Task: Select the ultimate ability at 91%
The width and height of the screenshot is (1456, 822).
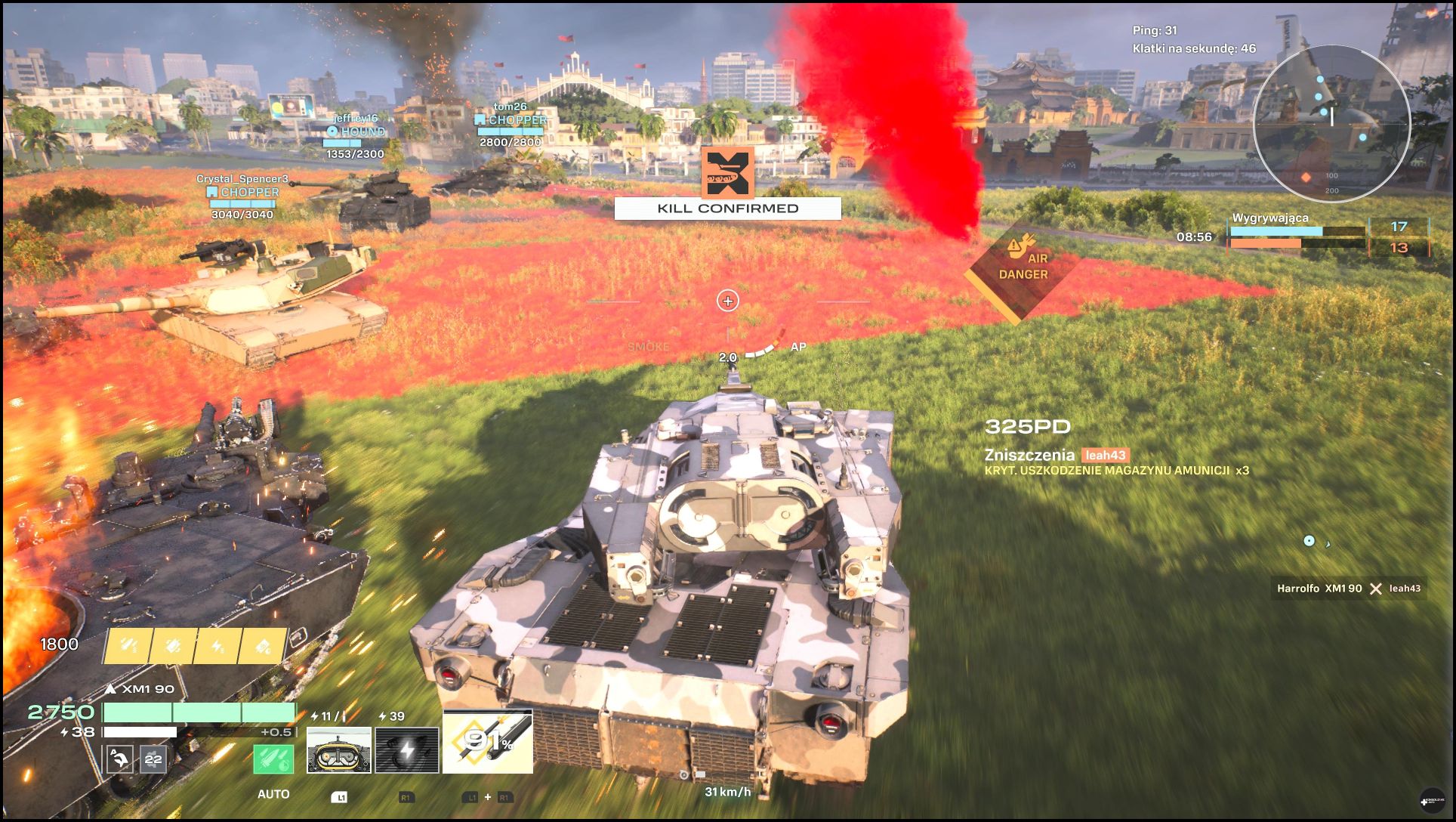Action: pos(488,742)
